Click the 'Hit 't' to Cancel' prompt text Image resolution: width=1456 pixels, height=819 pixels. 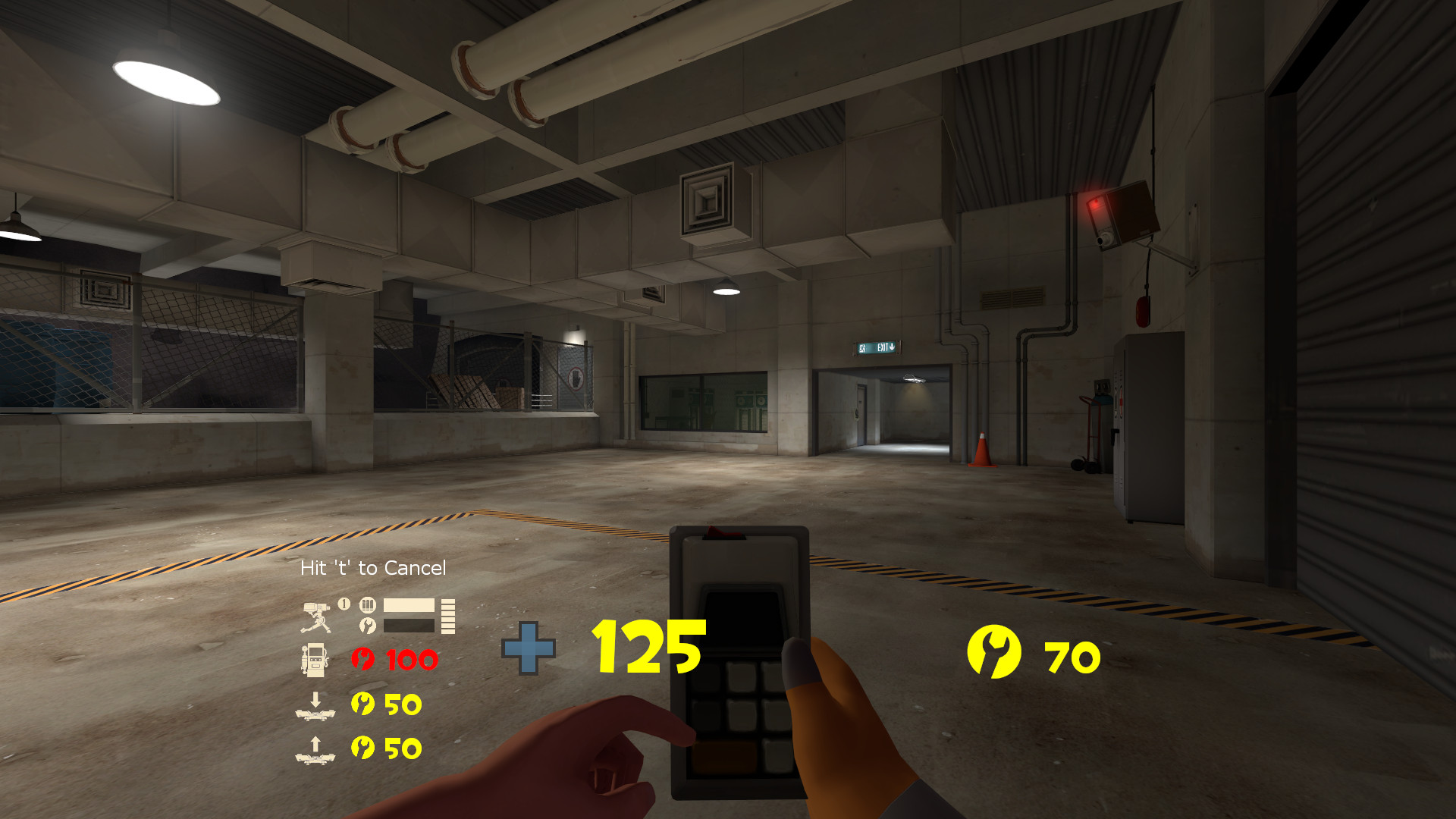point(373,567)
